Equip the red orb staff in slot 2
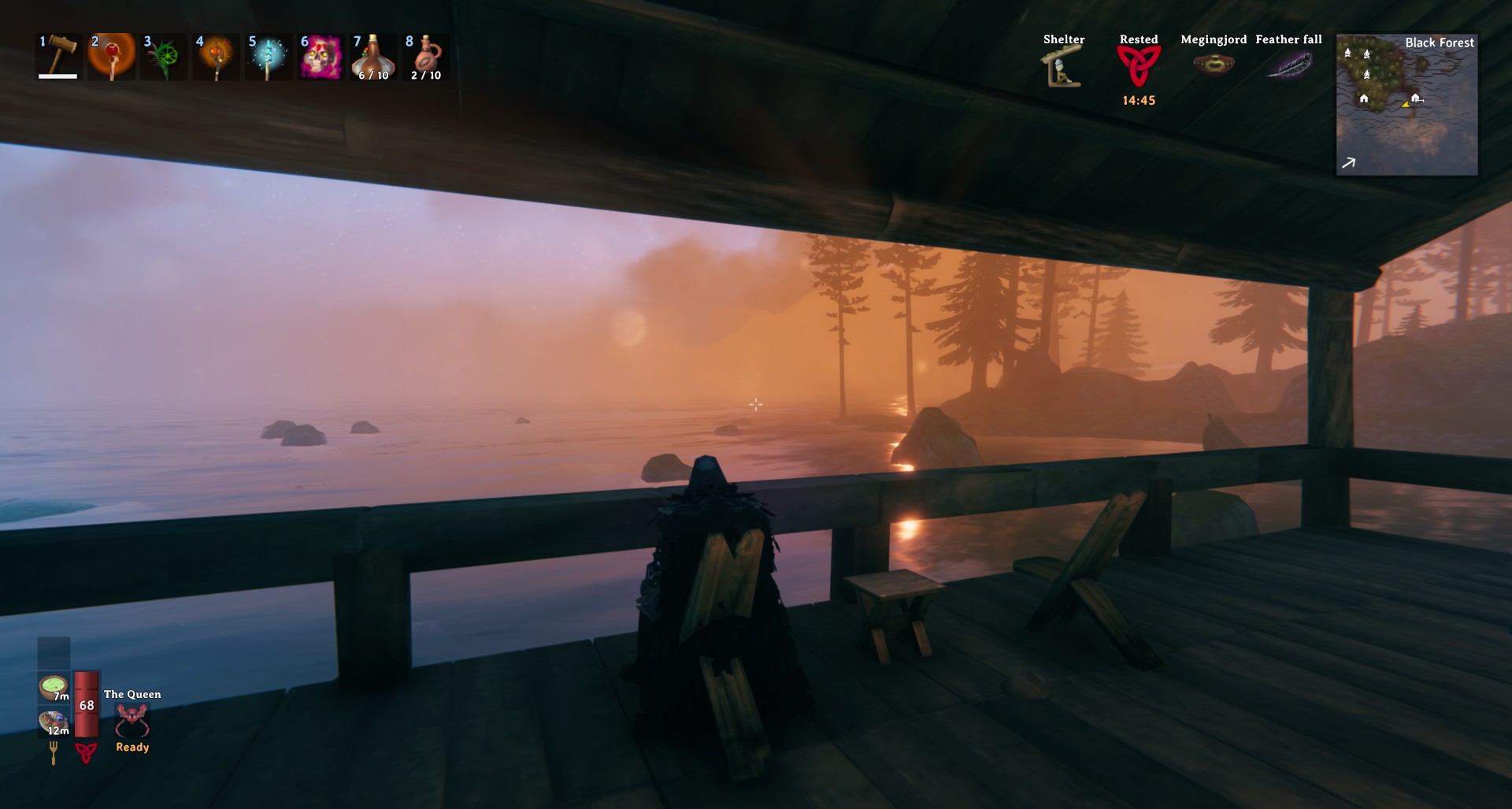Viewport: 1512px width, 809px height. (111, 56)
